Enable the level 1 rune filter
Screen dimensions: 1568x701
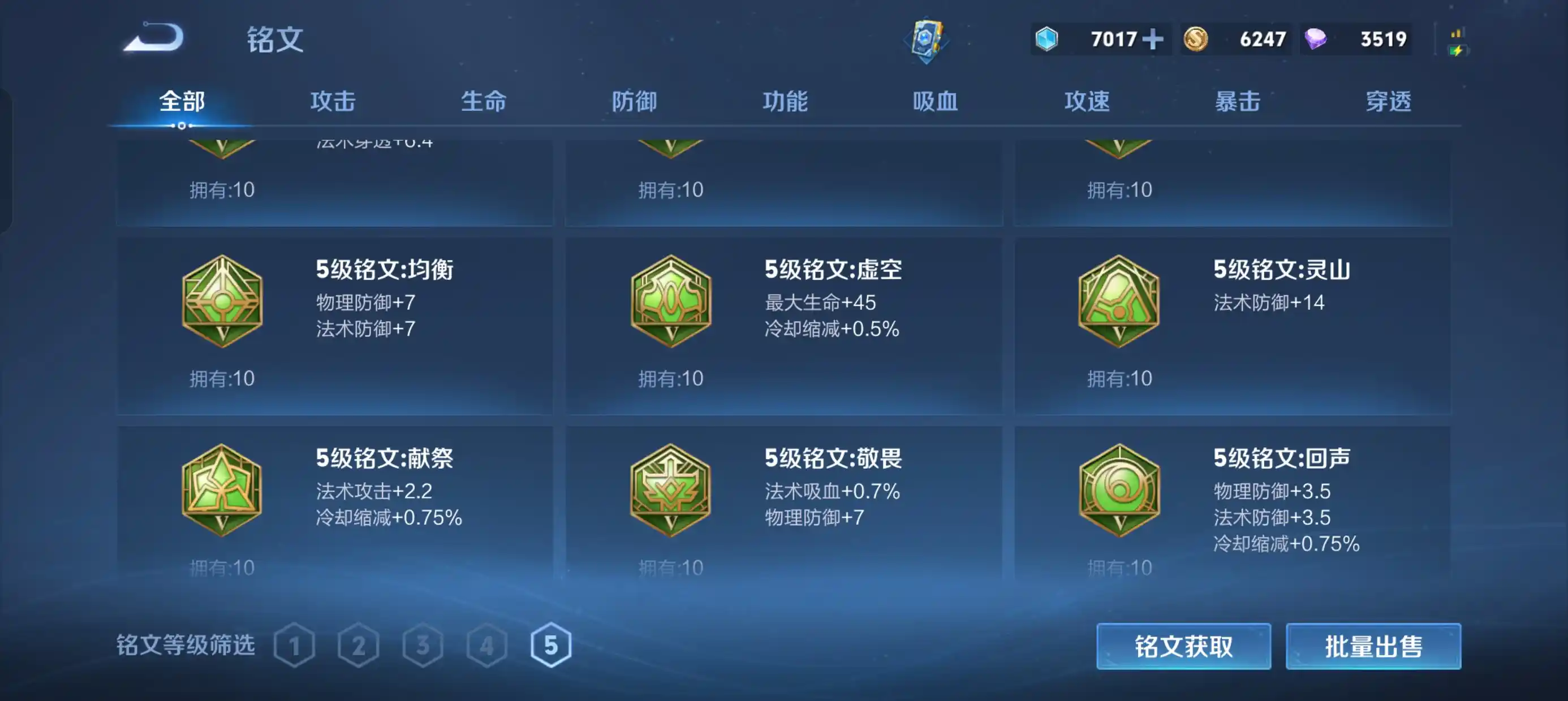[x=295, y=647]
